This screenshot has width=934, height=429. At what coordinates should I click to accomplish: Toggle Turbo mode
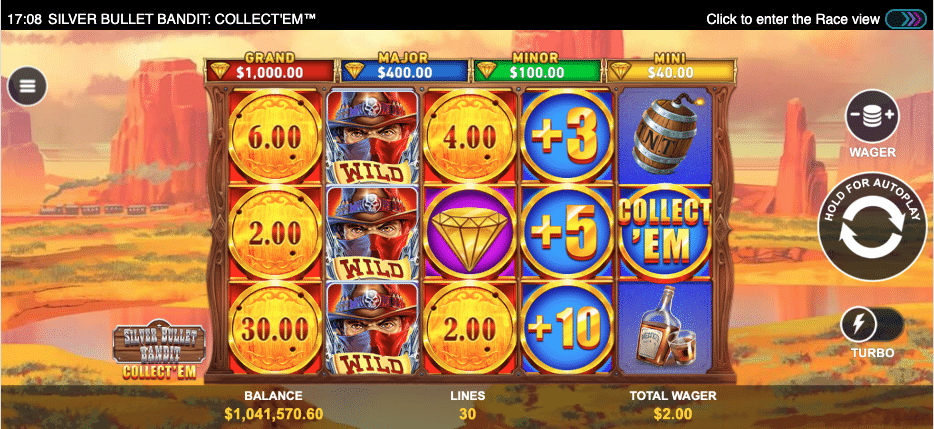click(871, 323)
